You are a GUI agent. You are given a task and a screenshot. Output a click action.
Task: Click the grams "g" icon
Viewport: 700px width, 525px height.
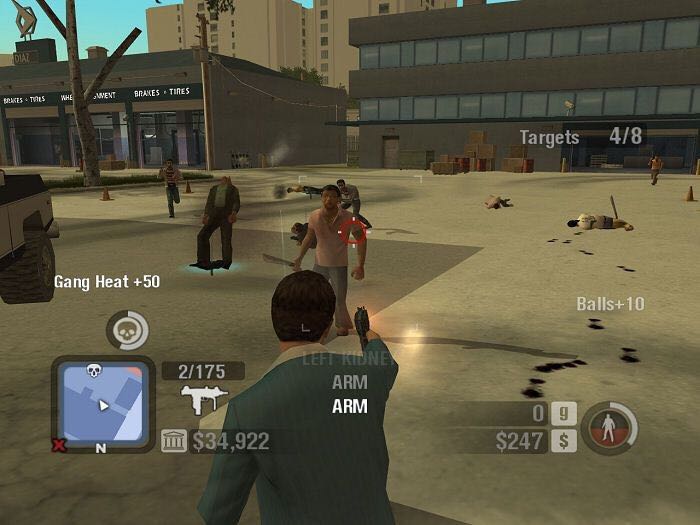click(563, 413)
